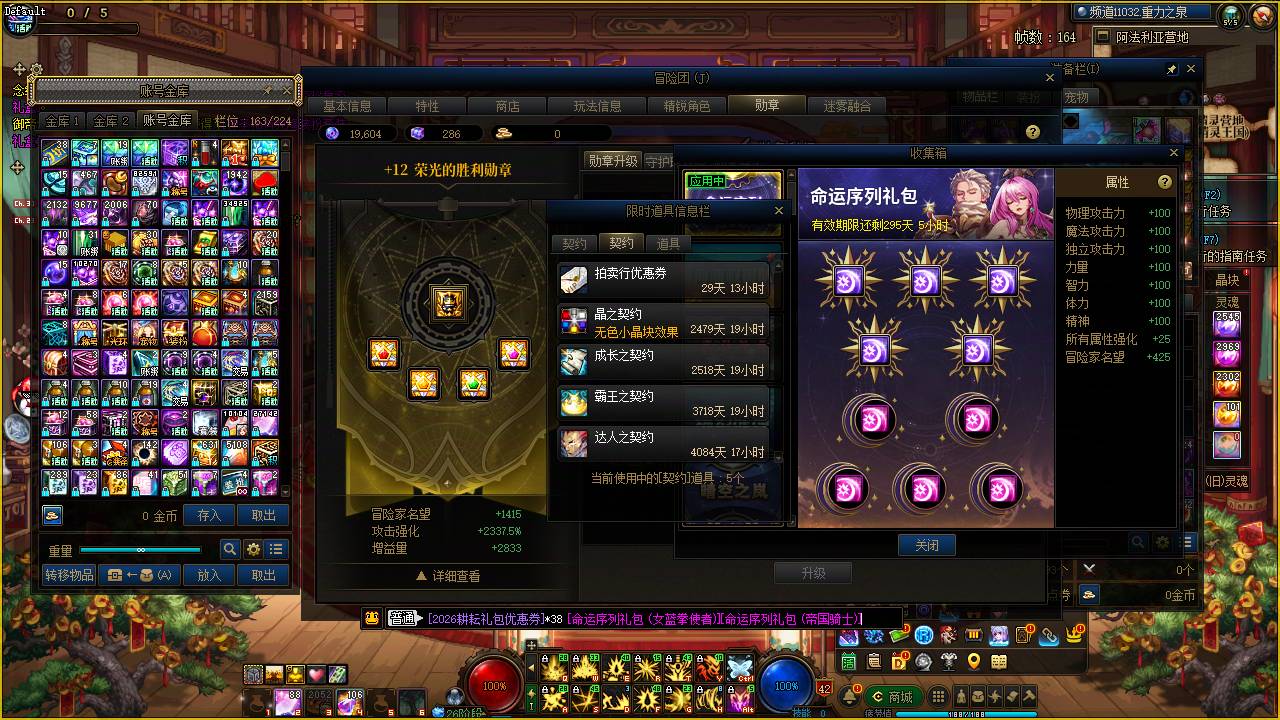
Task: Switch to the 勋章 tab
Action: 766,104
